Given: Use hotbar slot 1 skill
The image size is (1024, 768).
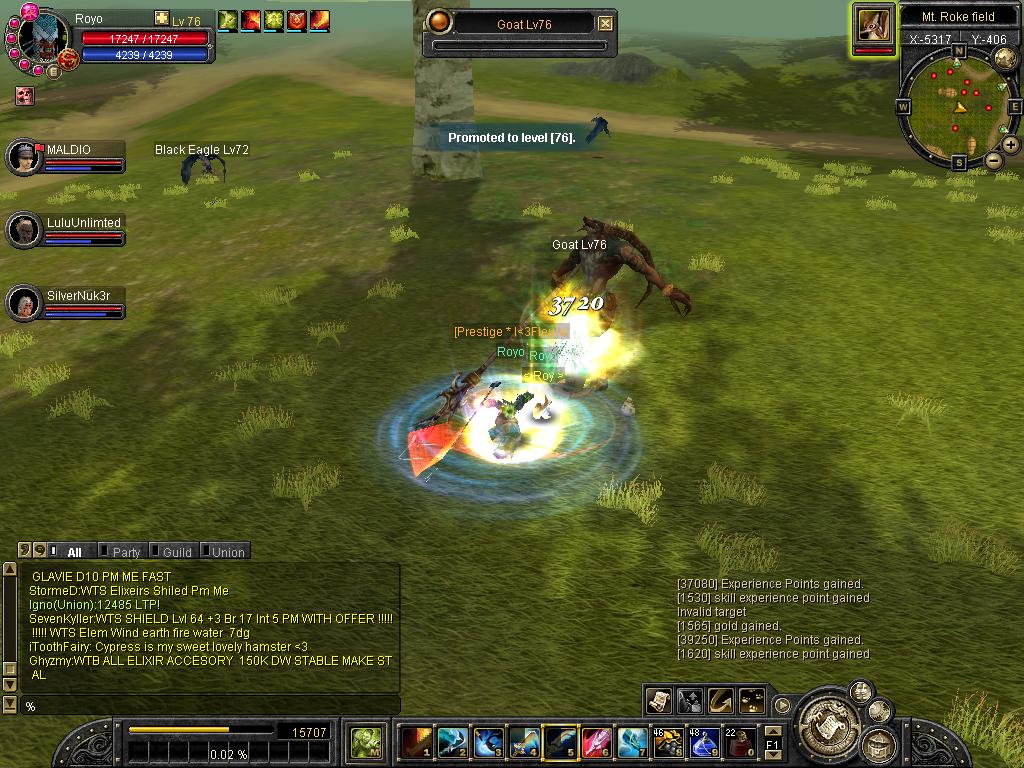Looking at the screenshot, I should (415, 743).
